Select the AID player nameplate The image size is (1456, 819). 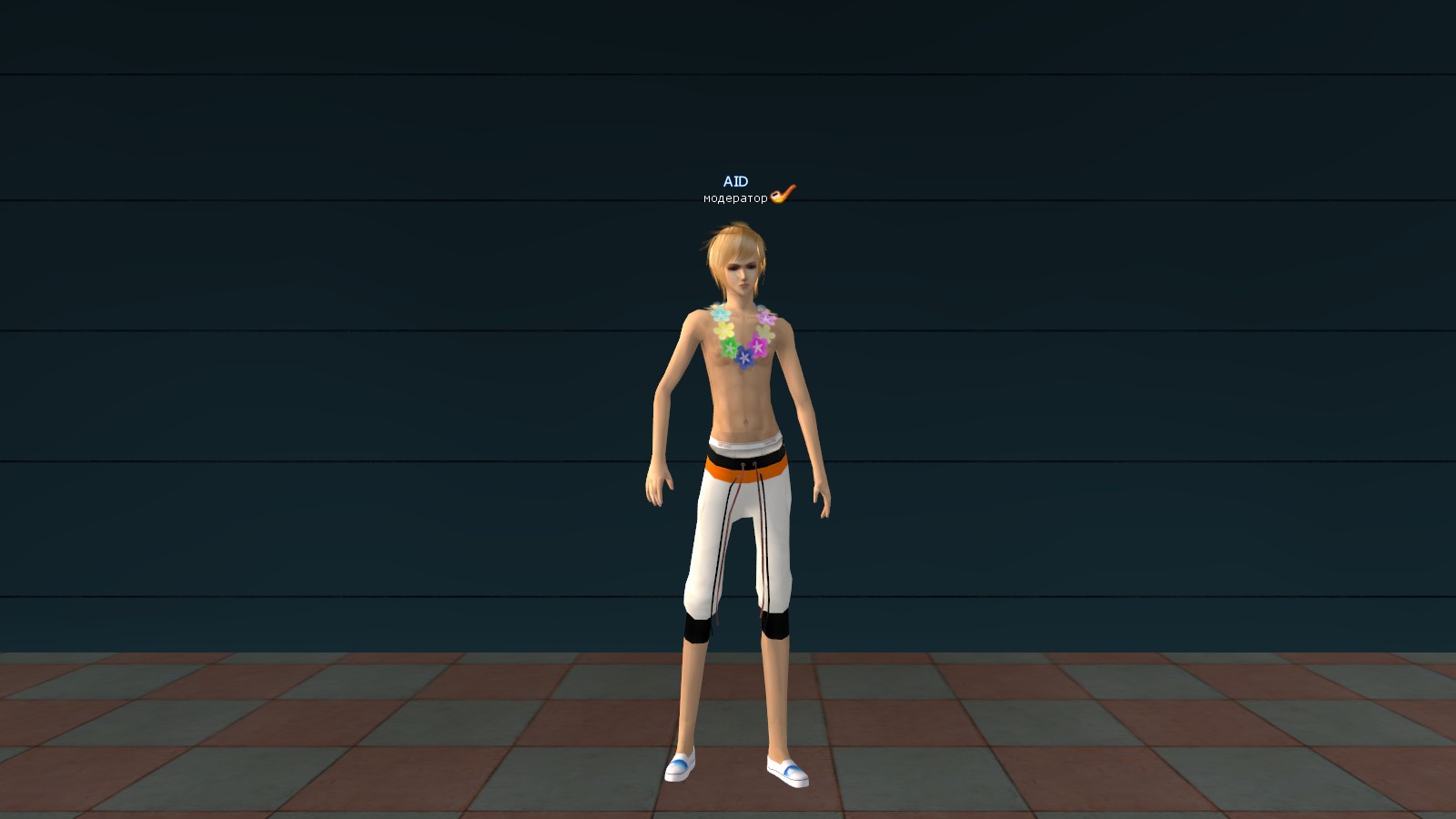[x=735, y=182]
